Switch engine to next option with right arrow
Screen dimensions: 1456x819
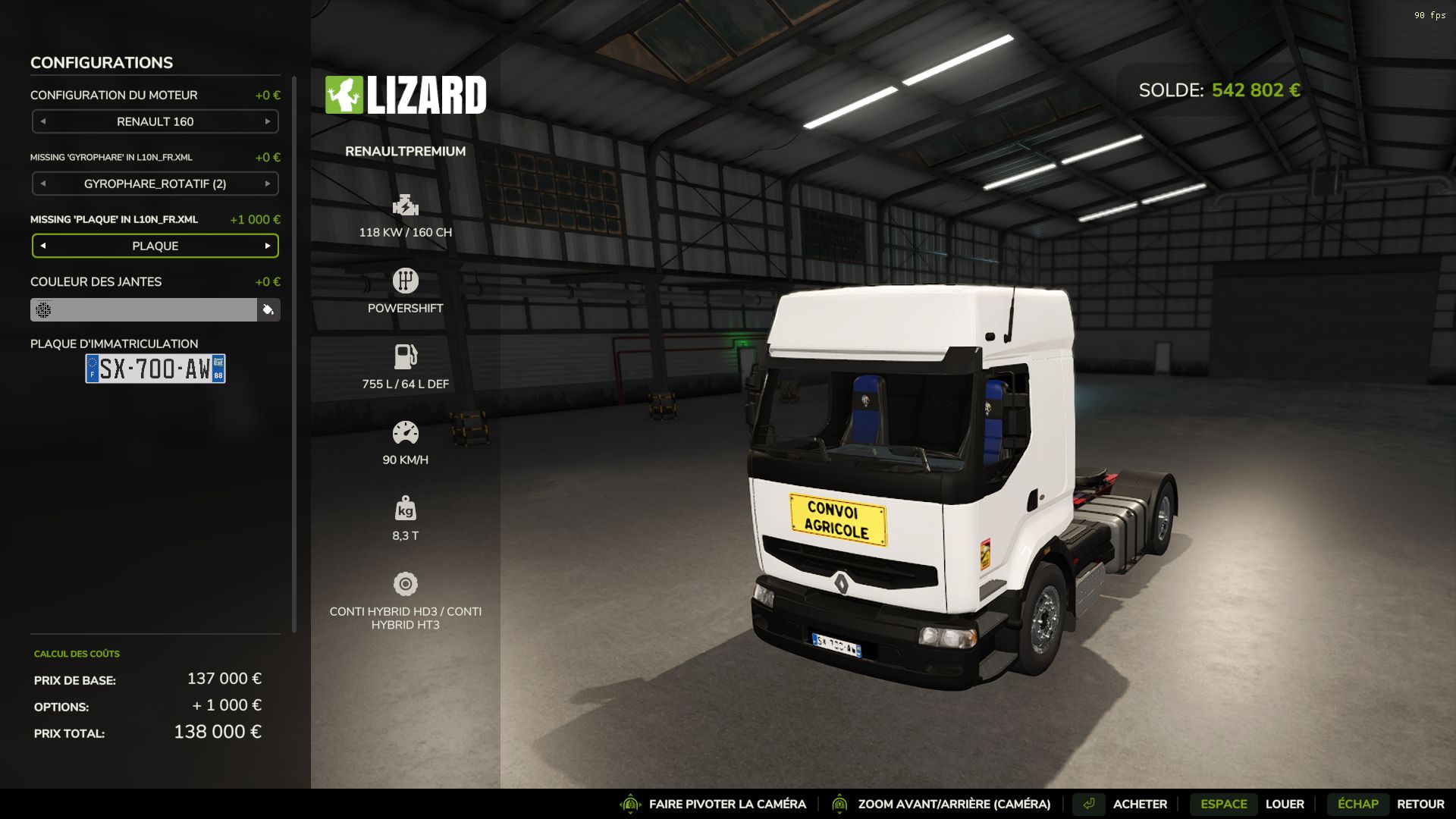[x=267, y=121]
